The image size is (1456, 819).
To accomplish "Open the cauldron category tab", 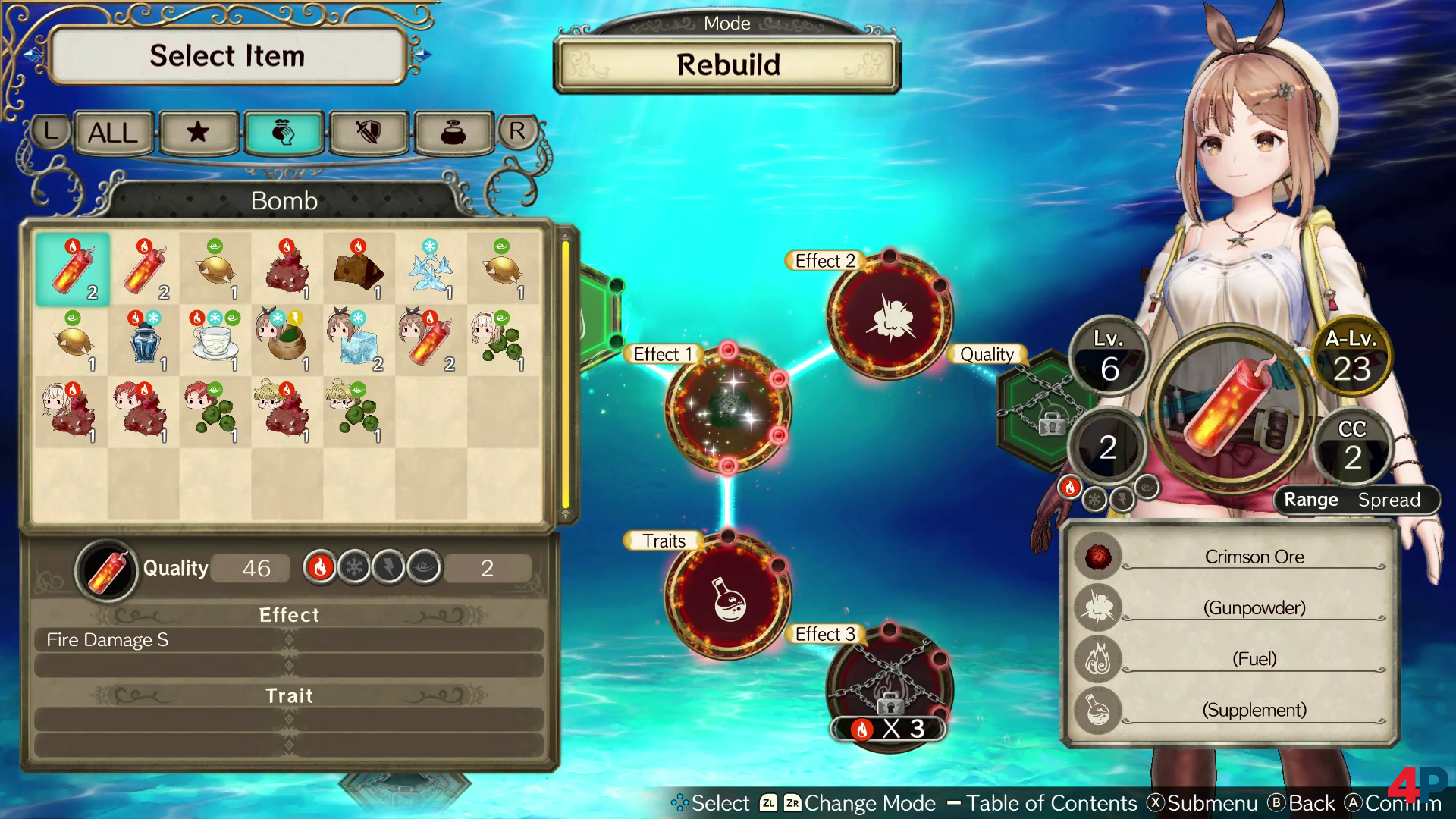I will coord(453,133).
